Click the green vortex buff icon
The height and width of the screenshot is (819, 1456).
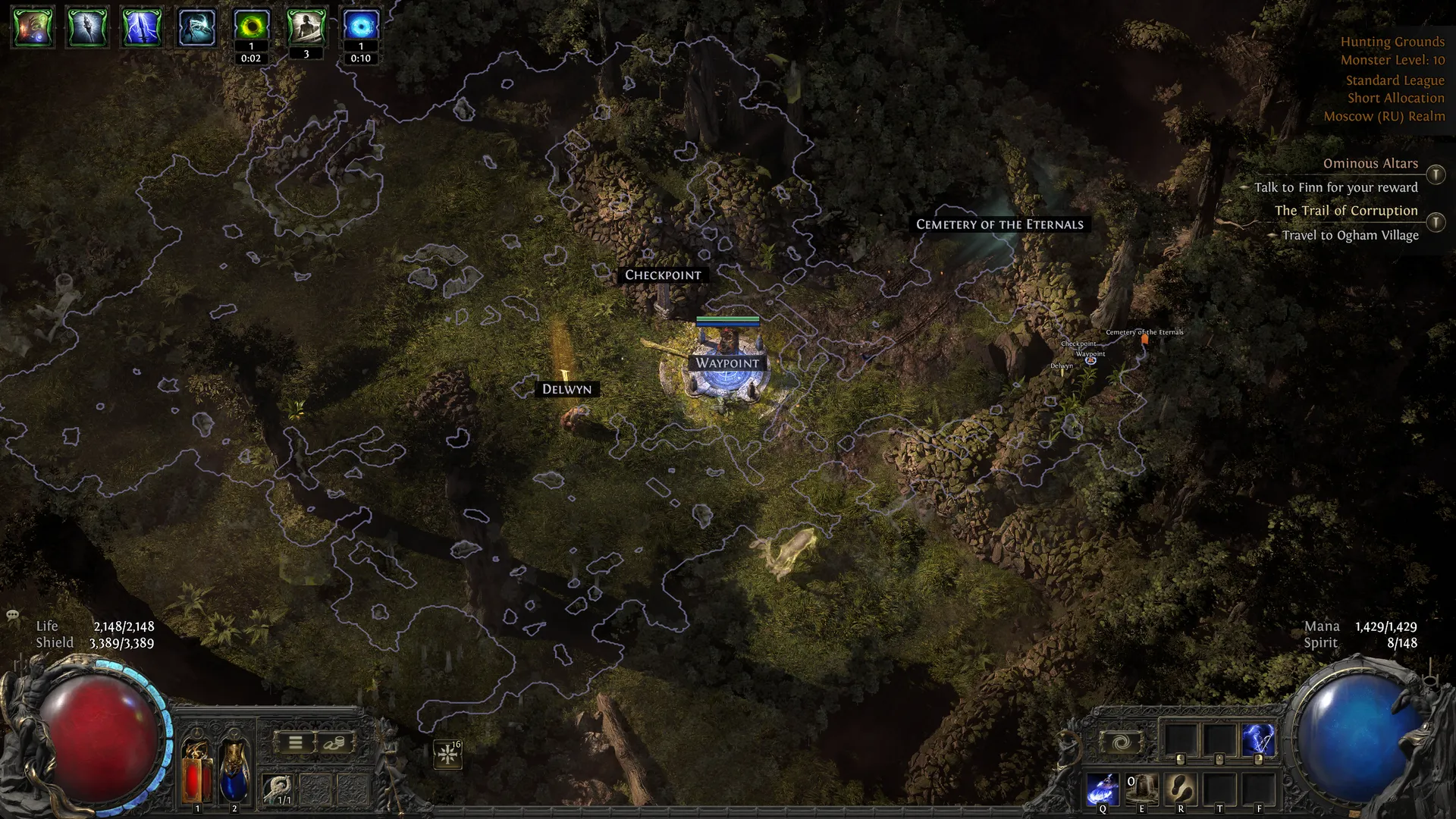coord(251,27)
